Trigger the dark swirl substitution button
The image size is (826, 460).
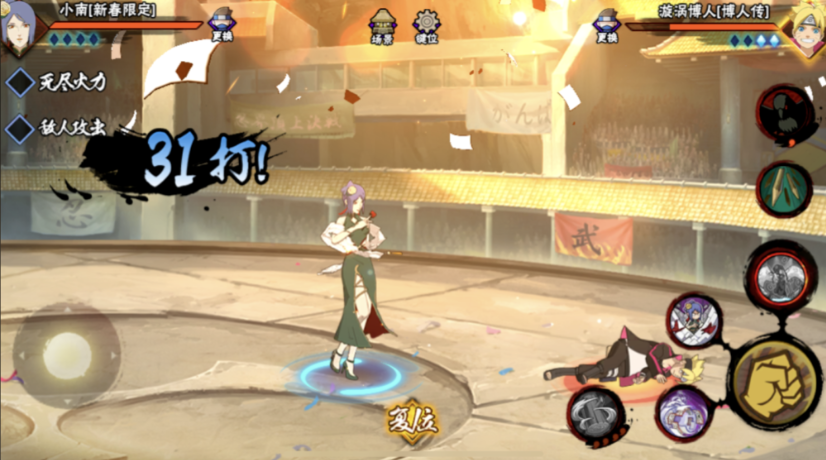point(598,415)
